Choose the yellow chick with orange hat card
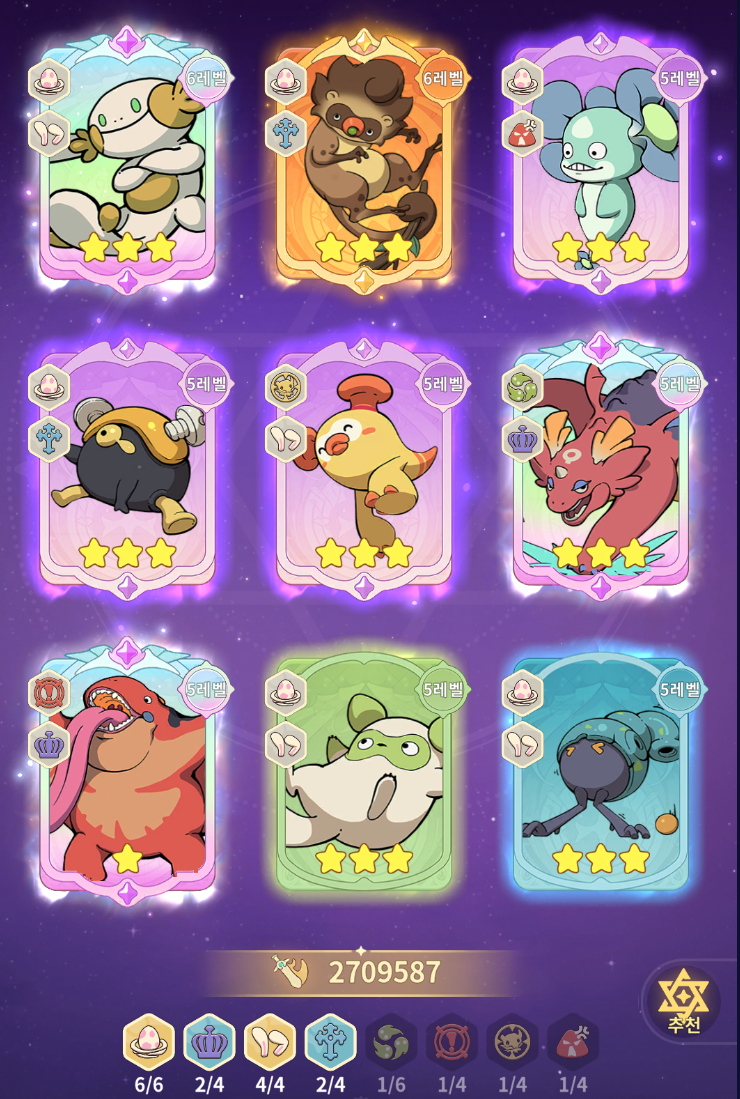 (x=364, y=465)
